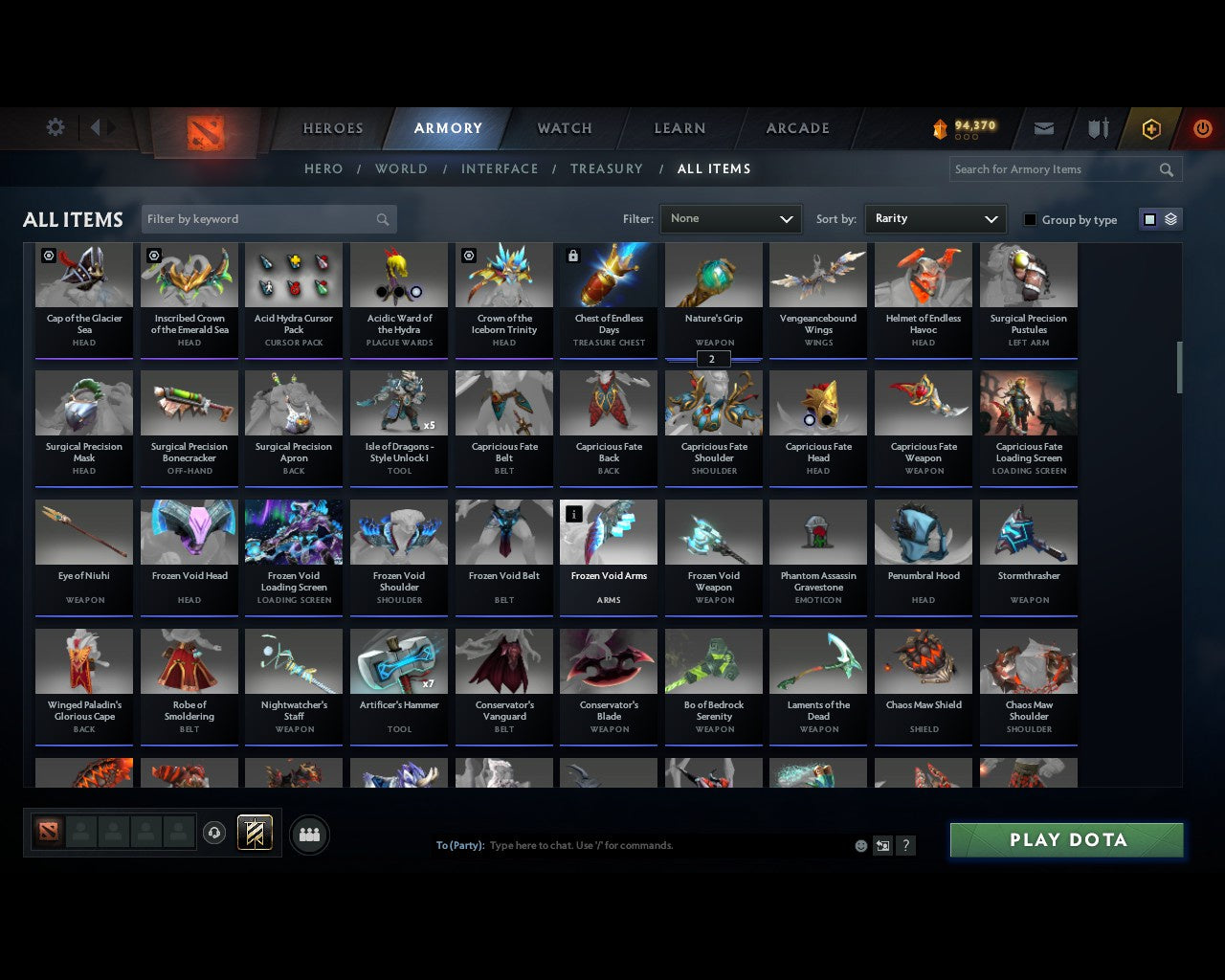Click the red power icon to exit
The width and height of the screenshot is (1225, 980).
[1202, 128]
